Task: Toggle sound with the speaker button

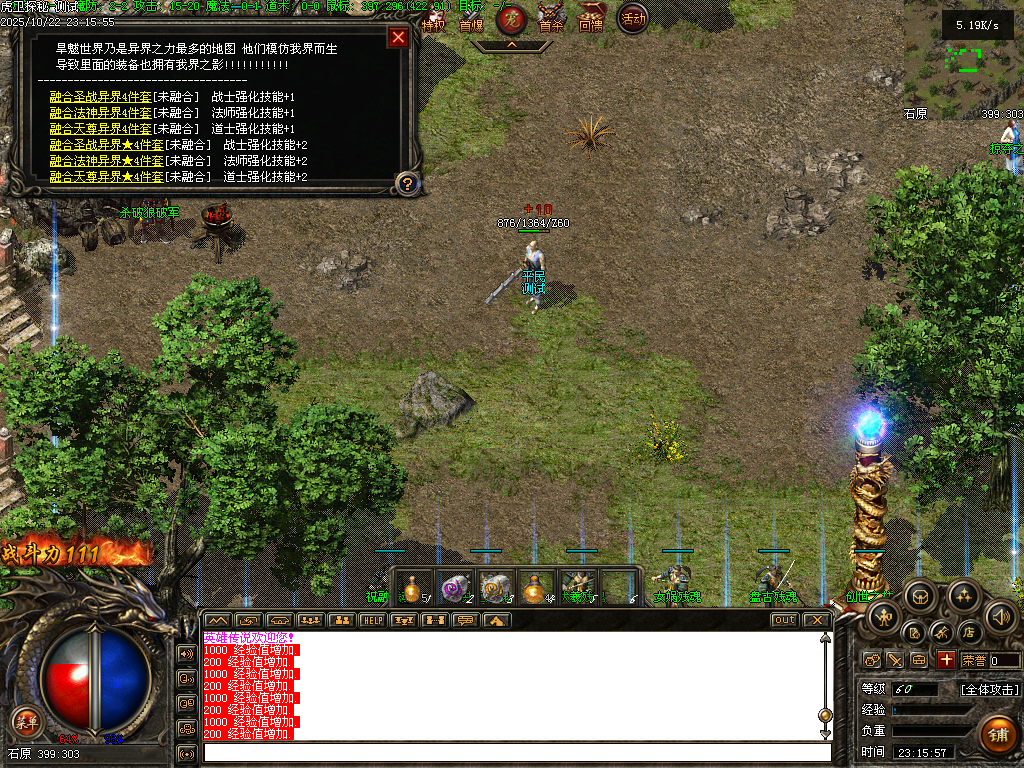Action: point(1000,616)
